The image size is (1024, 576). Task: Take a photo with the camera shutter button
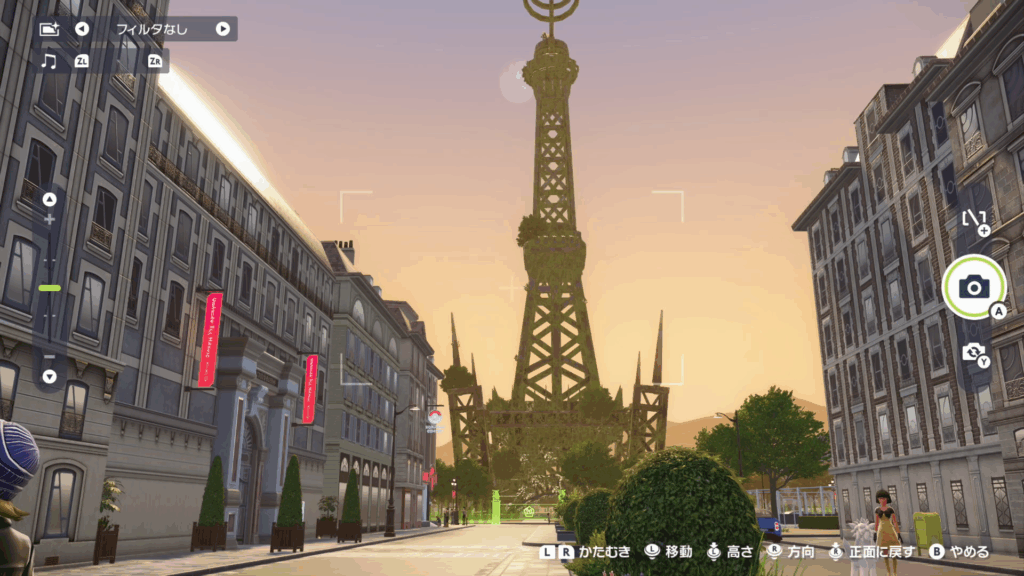point(973,287)
